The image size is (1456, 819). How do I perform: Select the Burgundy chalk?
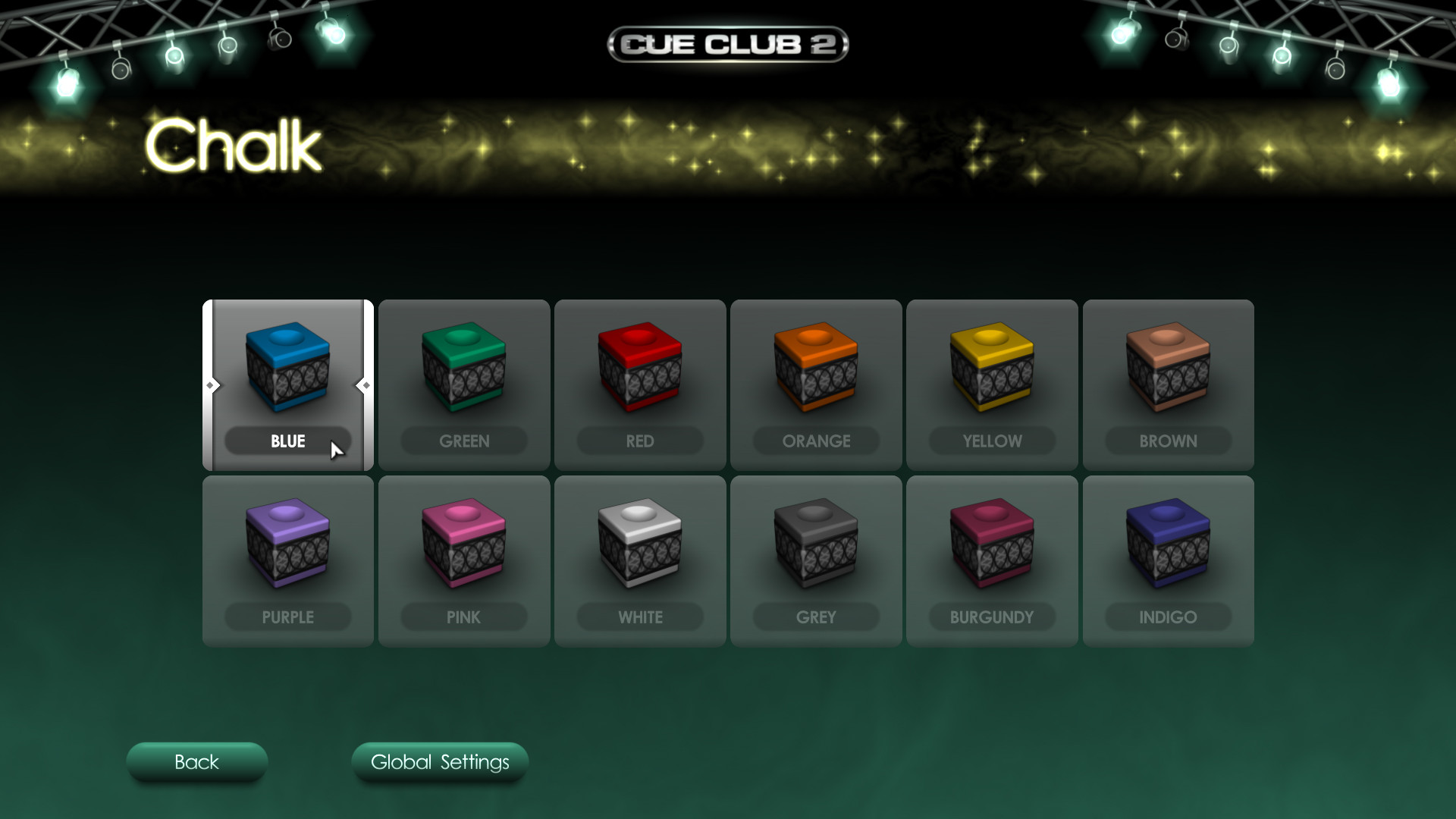coord(992,548)
